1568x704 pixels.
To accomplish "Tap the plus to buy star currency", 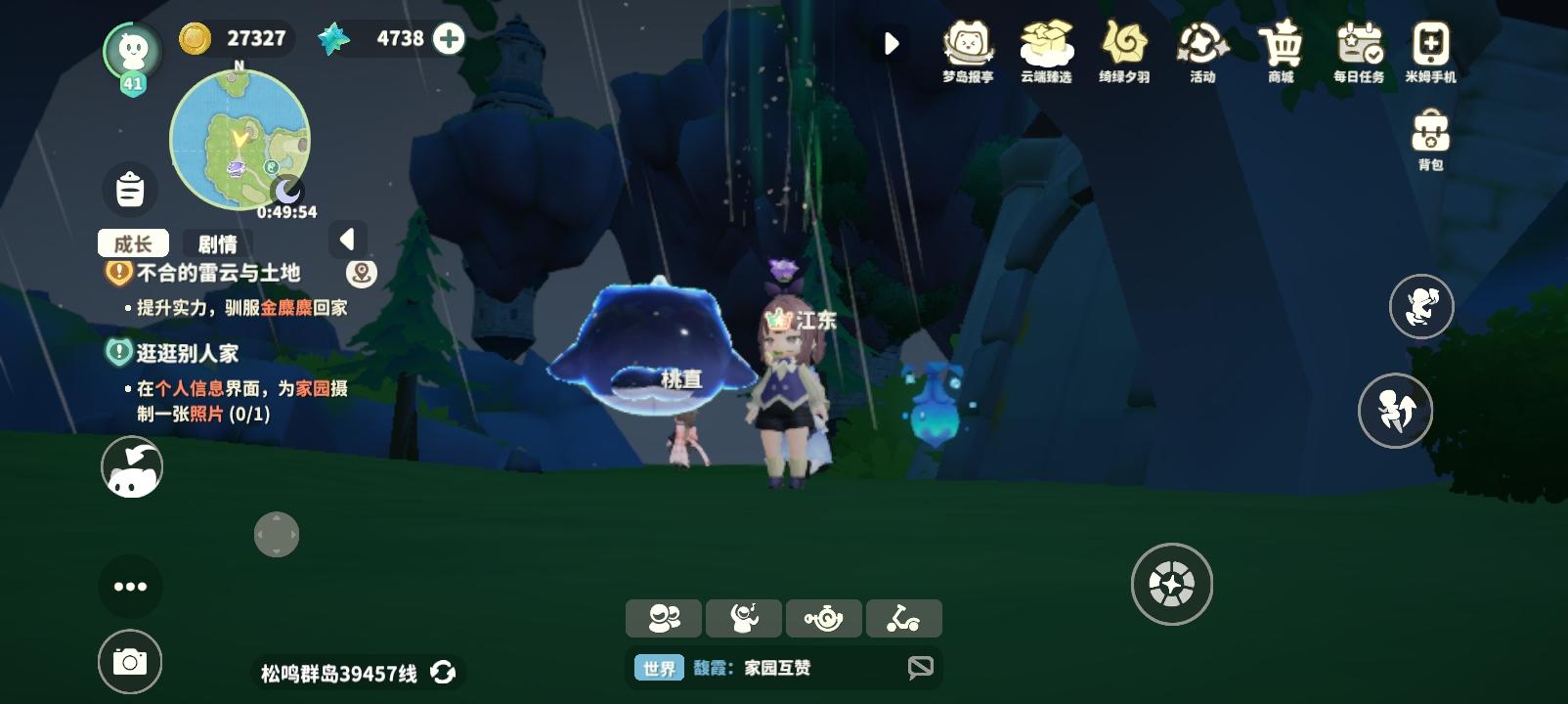I will pos(447,40).
